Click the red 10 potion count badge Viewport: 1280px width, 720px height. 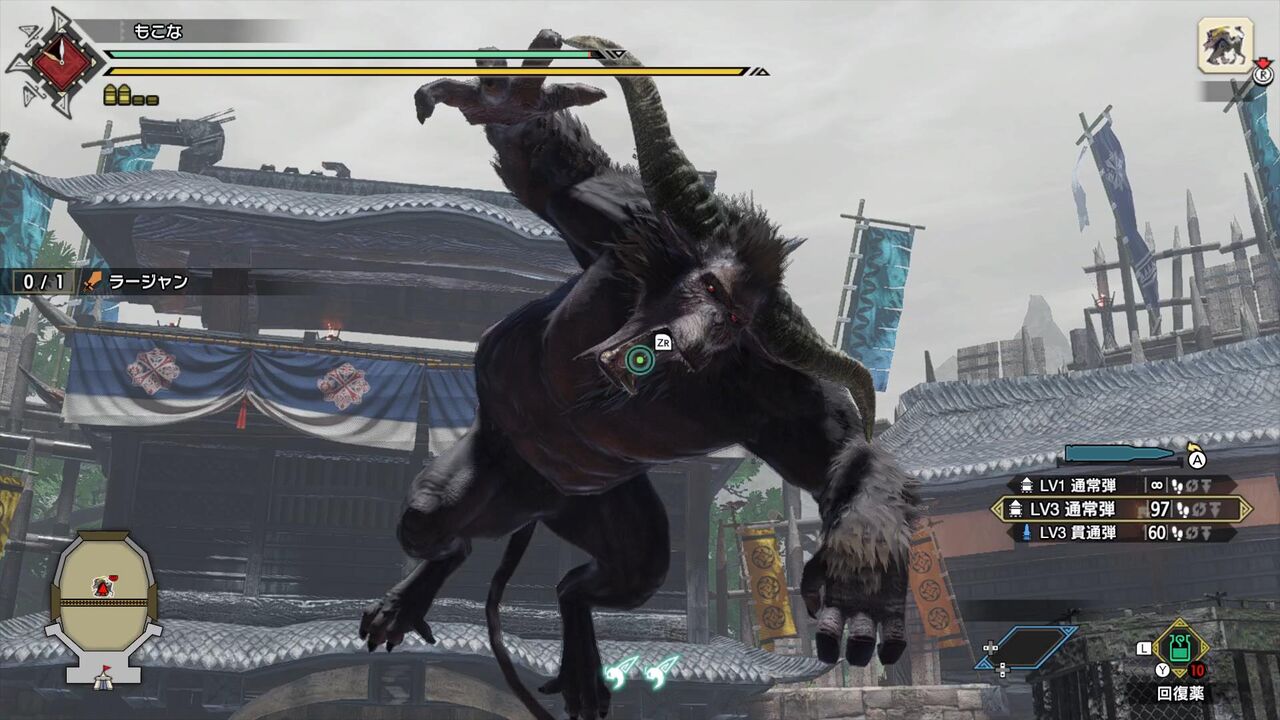click(1196, 669)
